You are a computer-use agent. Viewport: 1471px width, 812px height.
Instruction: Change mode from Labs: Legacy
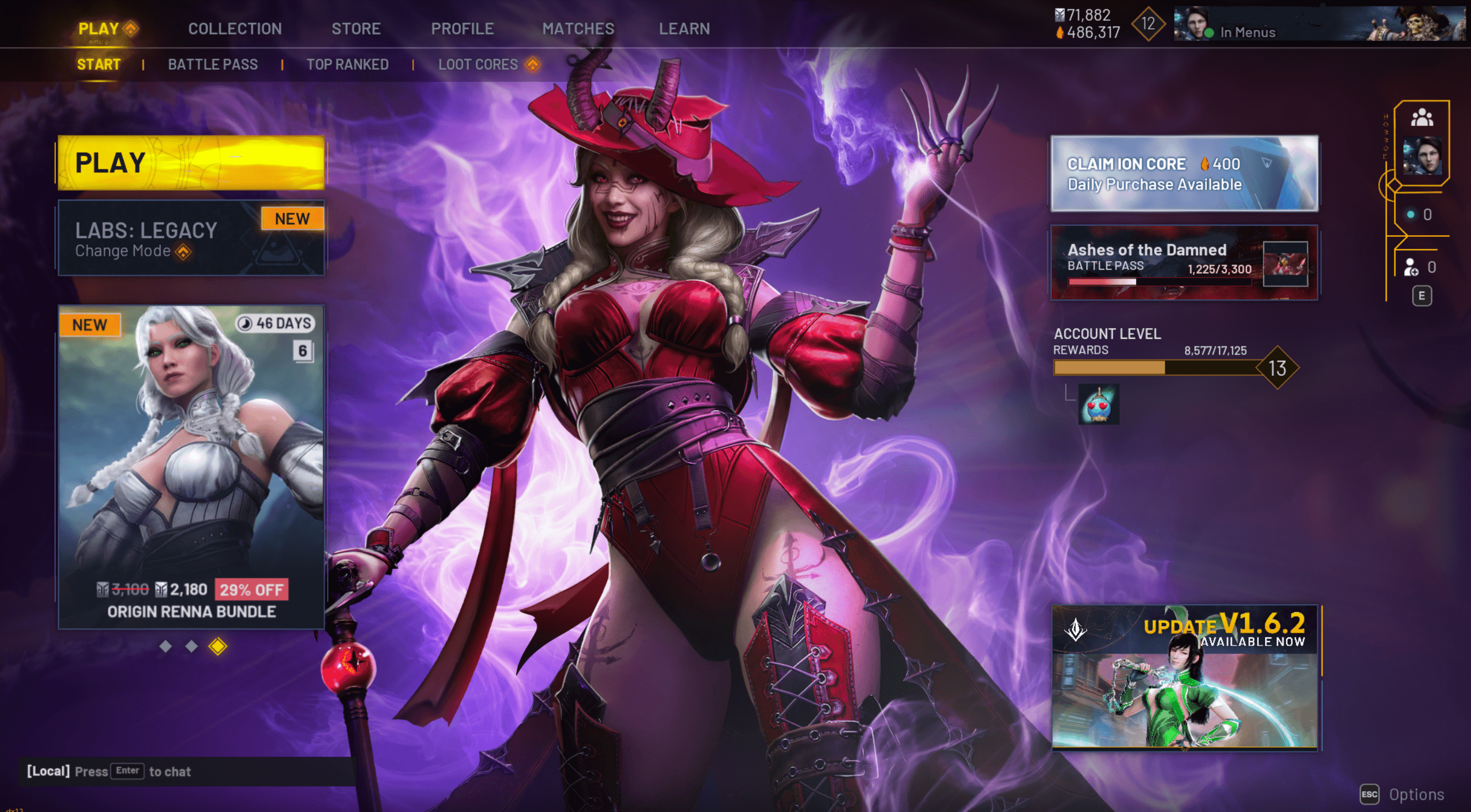click(190, 239)
